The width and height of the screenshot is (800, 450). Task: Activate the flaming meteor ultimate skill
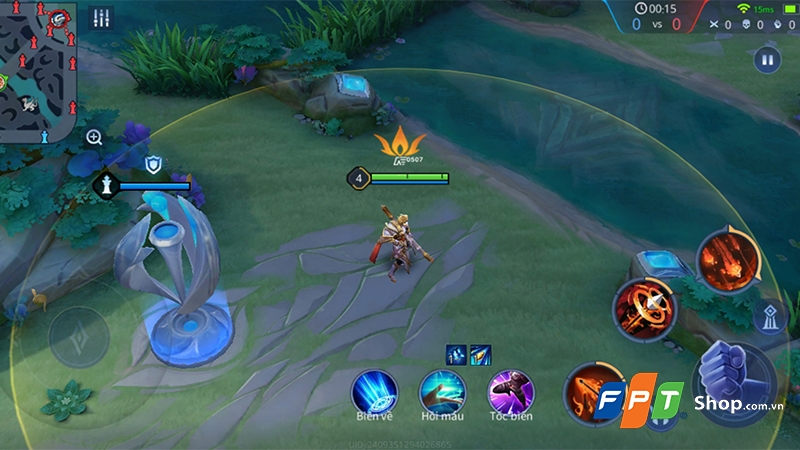(727, 260)
